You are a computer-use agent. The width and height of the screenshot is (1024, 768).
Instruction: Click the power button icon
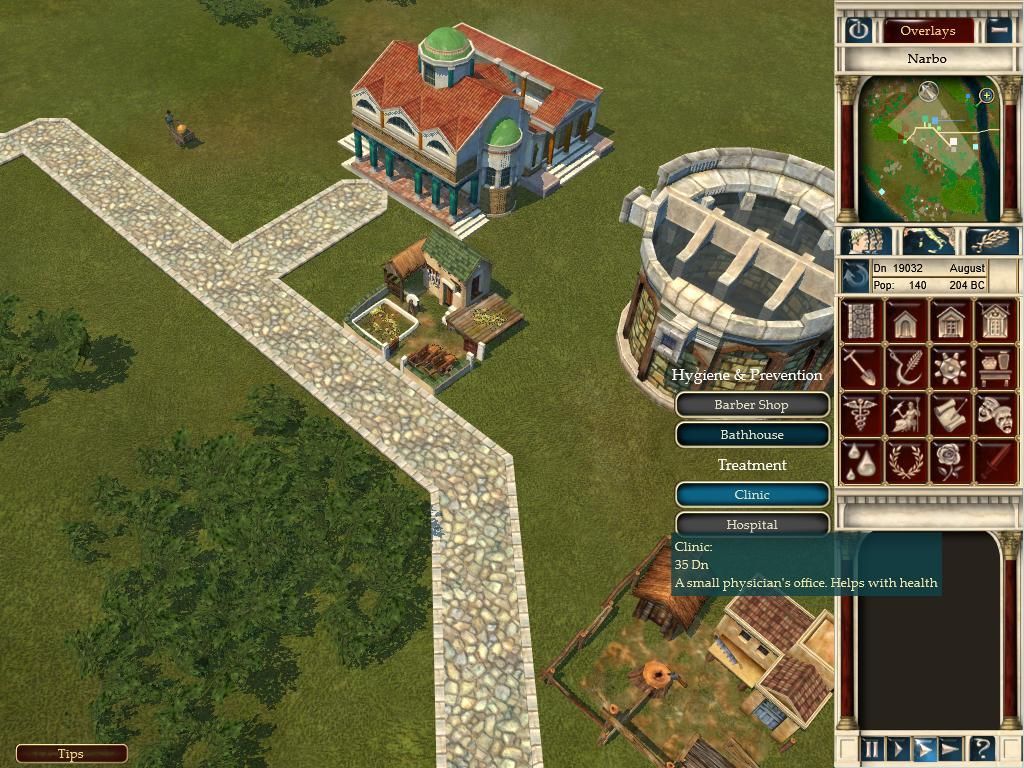click(x=858, y=30)
